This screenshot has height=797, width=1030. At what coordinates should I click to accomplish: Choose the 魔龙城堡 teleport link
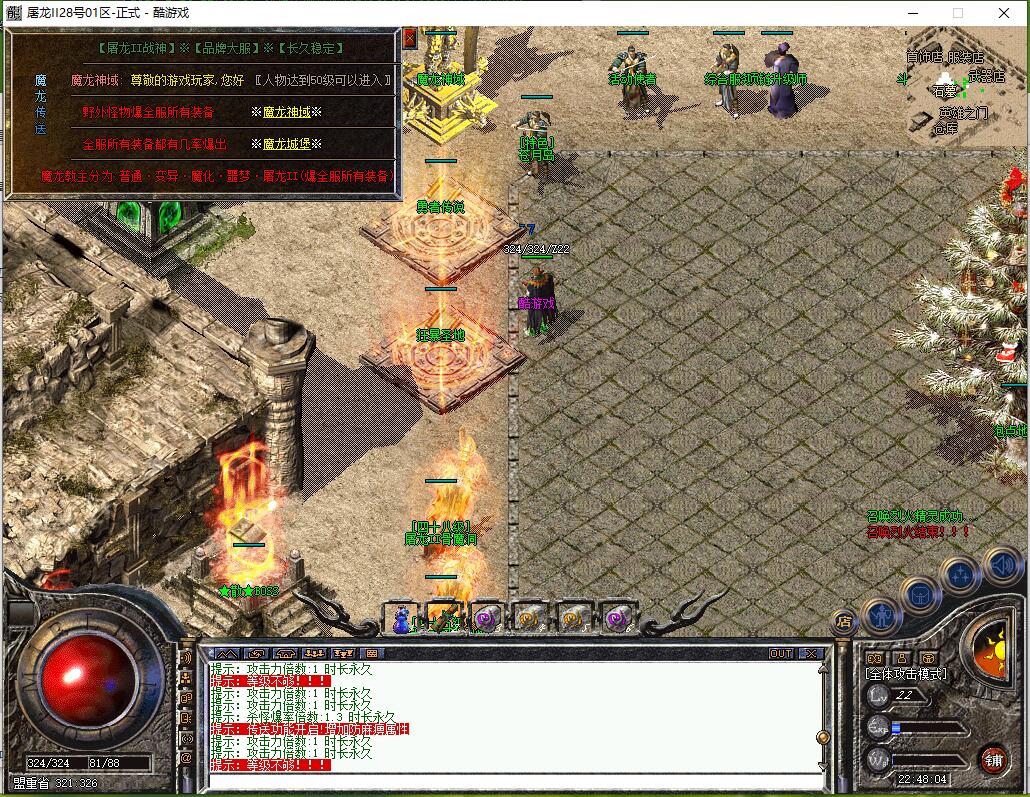286,144
